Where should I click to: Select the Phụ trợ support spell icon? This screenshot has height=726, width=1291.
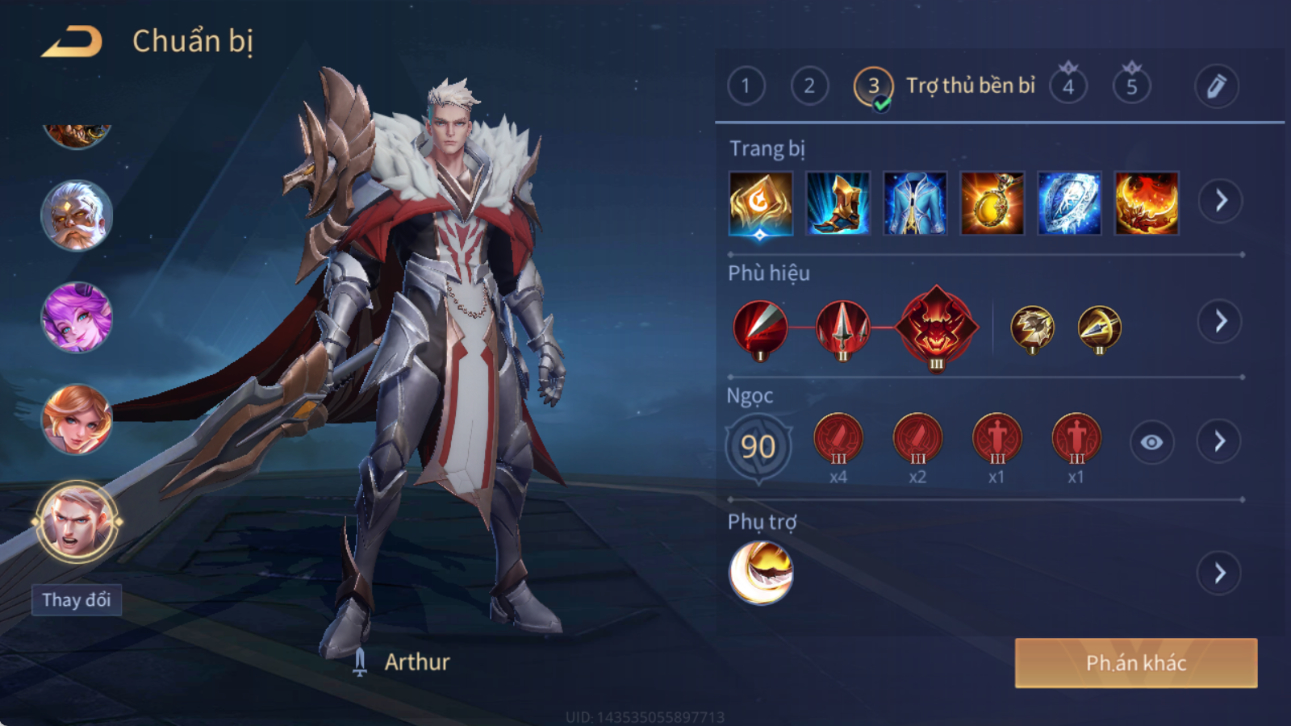click(761, 573)
